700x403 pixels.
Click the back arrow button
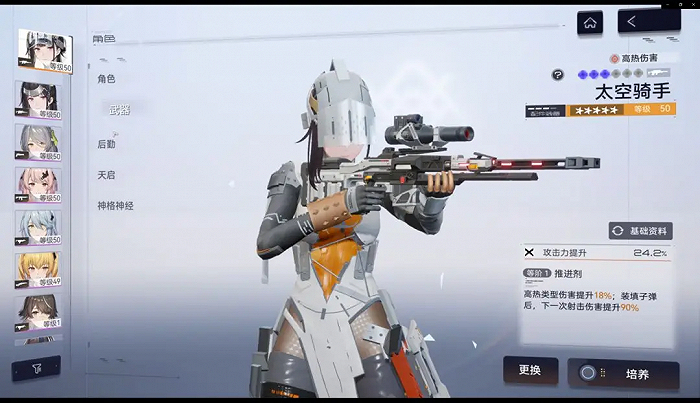[649, 21]
